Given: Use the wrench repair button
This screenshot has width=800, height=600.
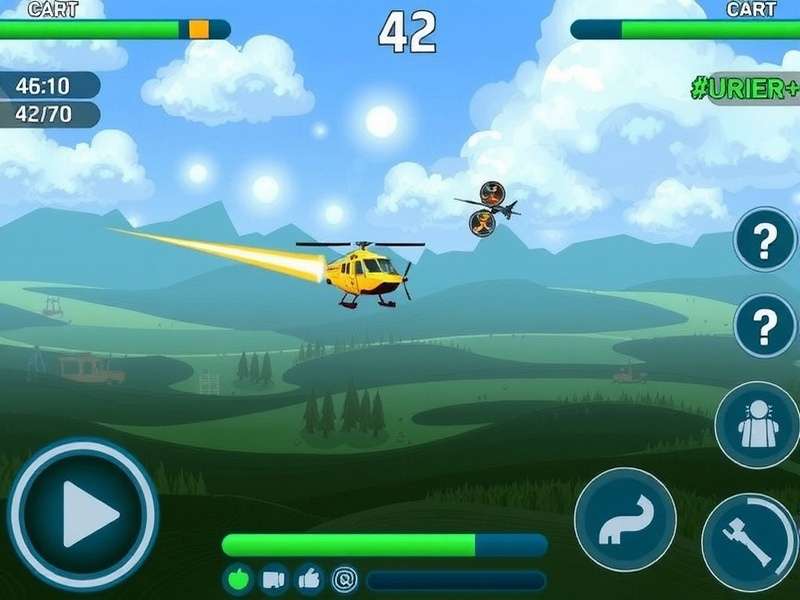Looking at the screenshot, I should coord(750,542).
